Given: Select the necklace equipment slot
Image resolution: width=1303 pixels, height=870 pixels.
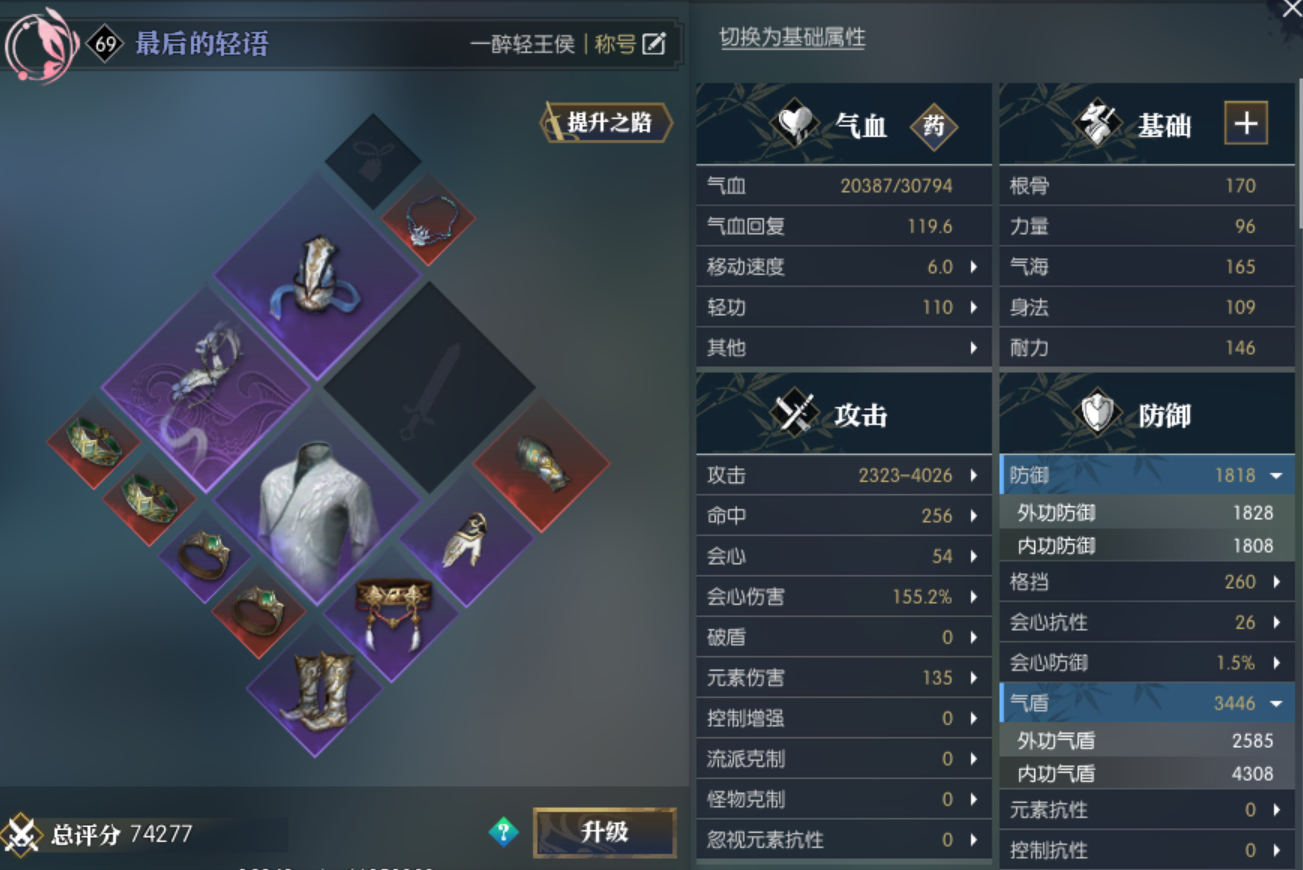Looking at the screenshot, I should pyautogui.click(x=428, y=220).
